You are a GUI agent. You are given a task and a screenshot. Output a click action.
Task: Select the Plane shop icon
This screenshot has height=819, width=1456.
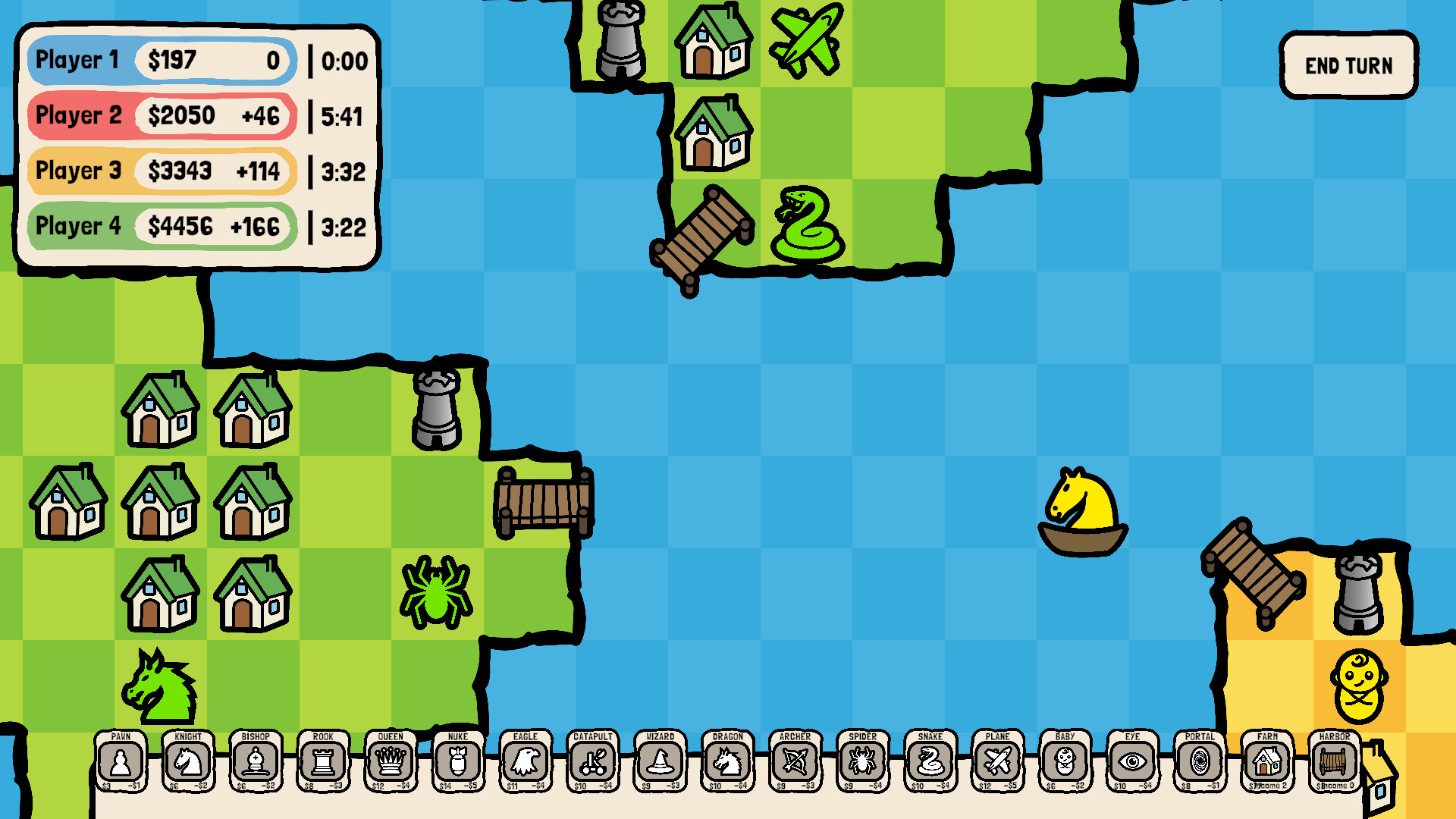click(997, 764)
